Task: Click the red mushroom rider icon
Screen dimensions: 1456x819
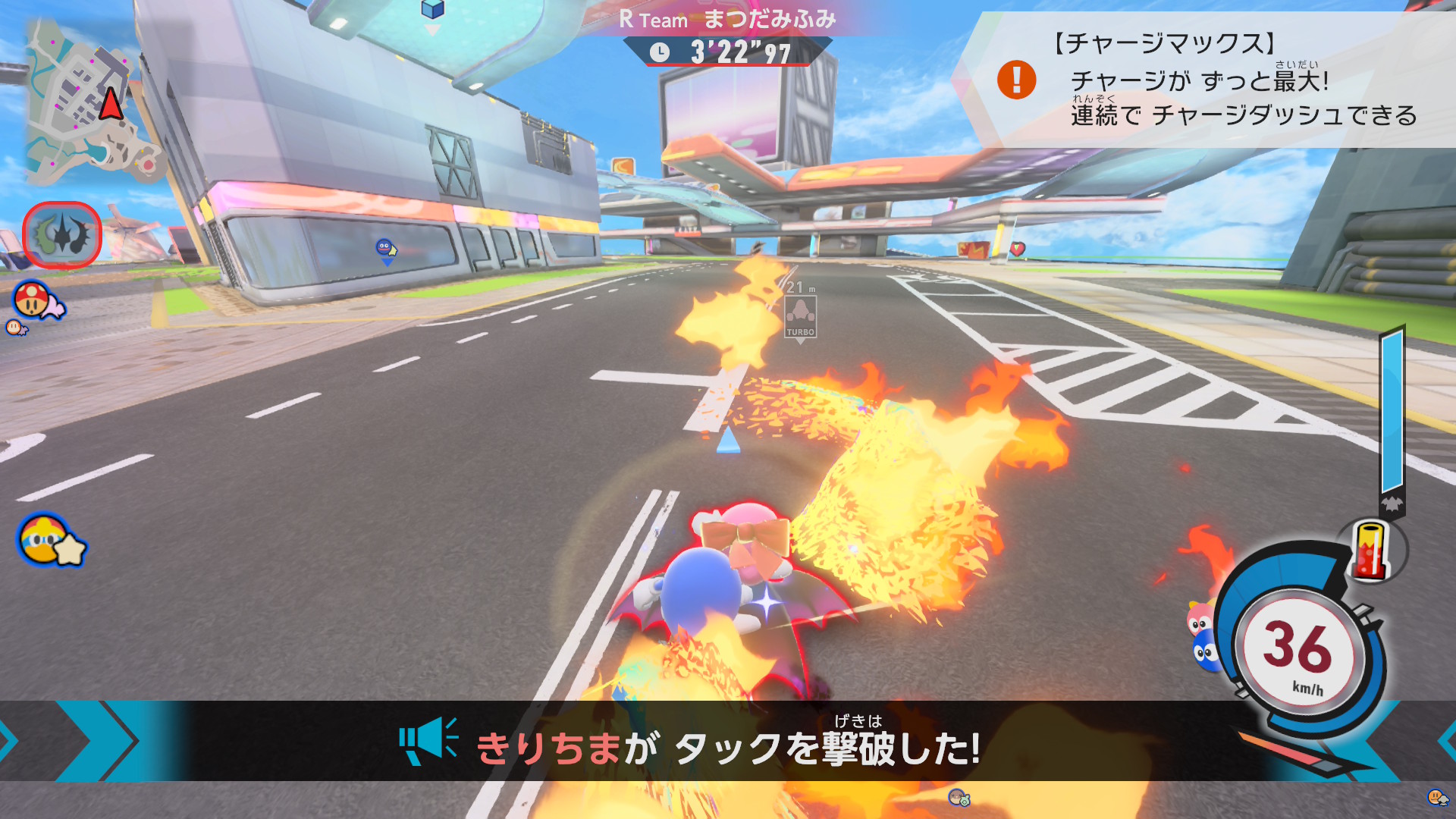Action: click(x=34, y=300)
